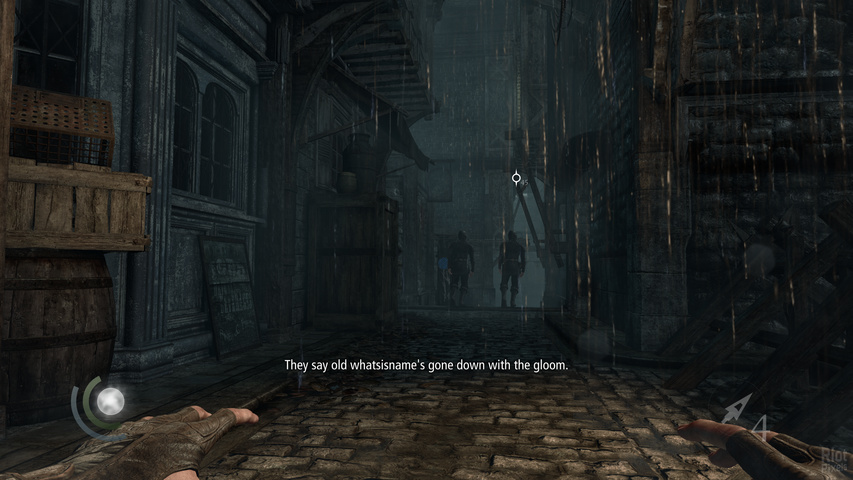Viewport: 853px width, 480px height.
Task: Select the equipped arrow weapon icon
Action: point(735,409)
